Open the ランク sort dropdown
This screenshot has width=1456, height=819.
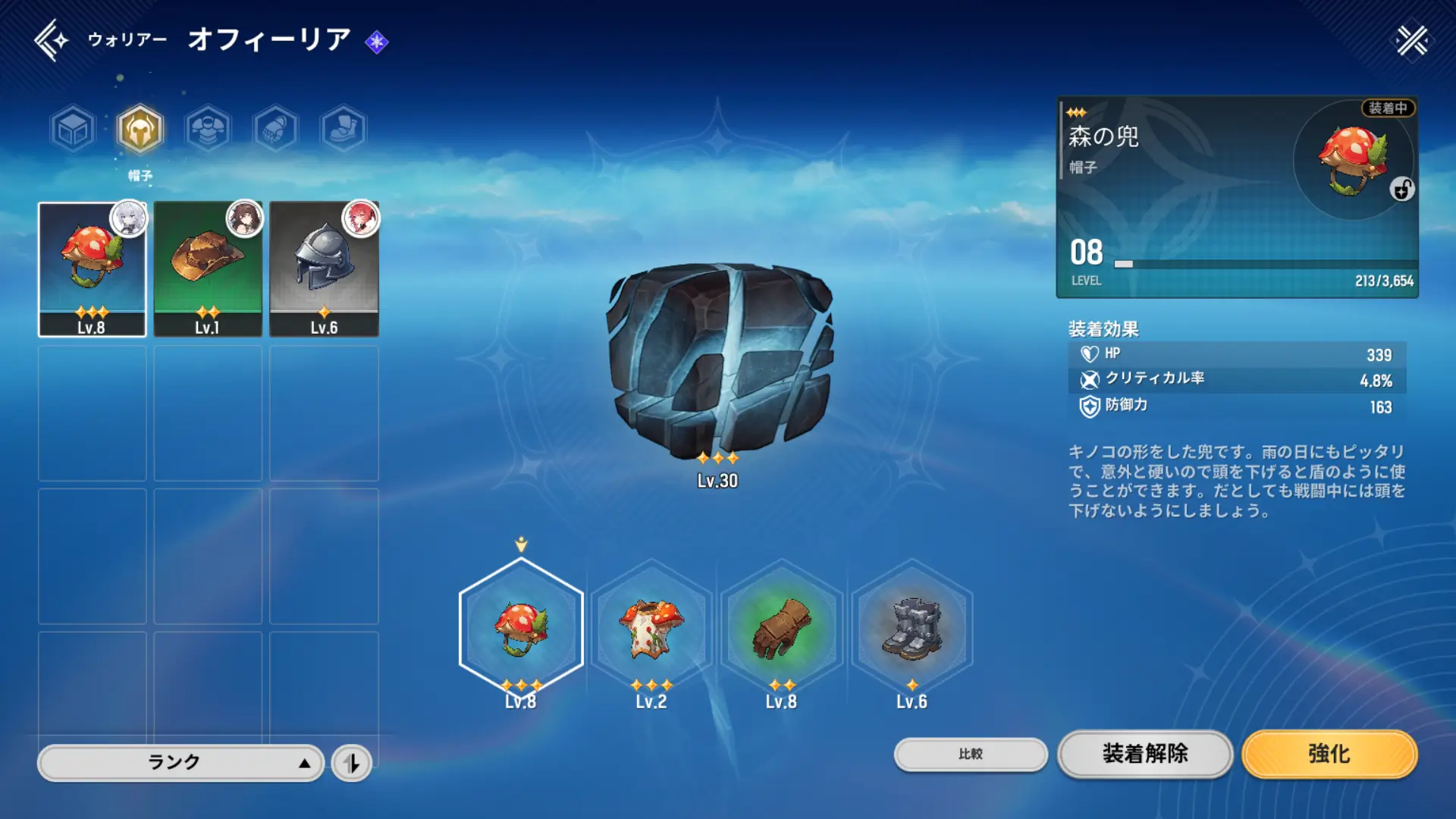point(180,762)
